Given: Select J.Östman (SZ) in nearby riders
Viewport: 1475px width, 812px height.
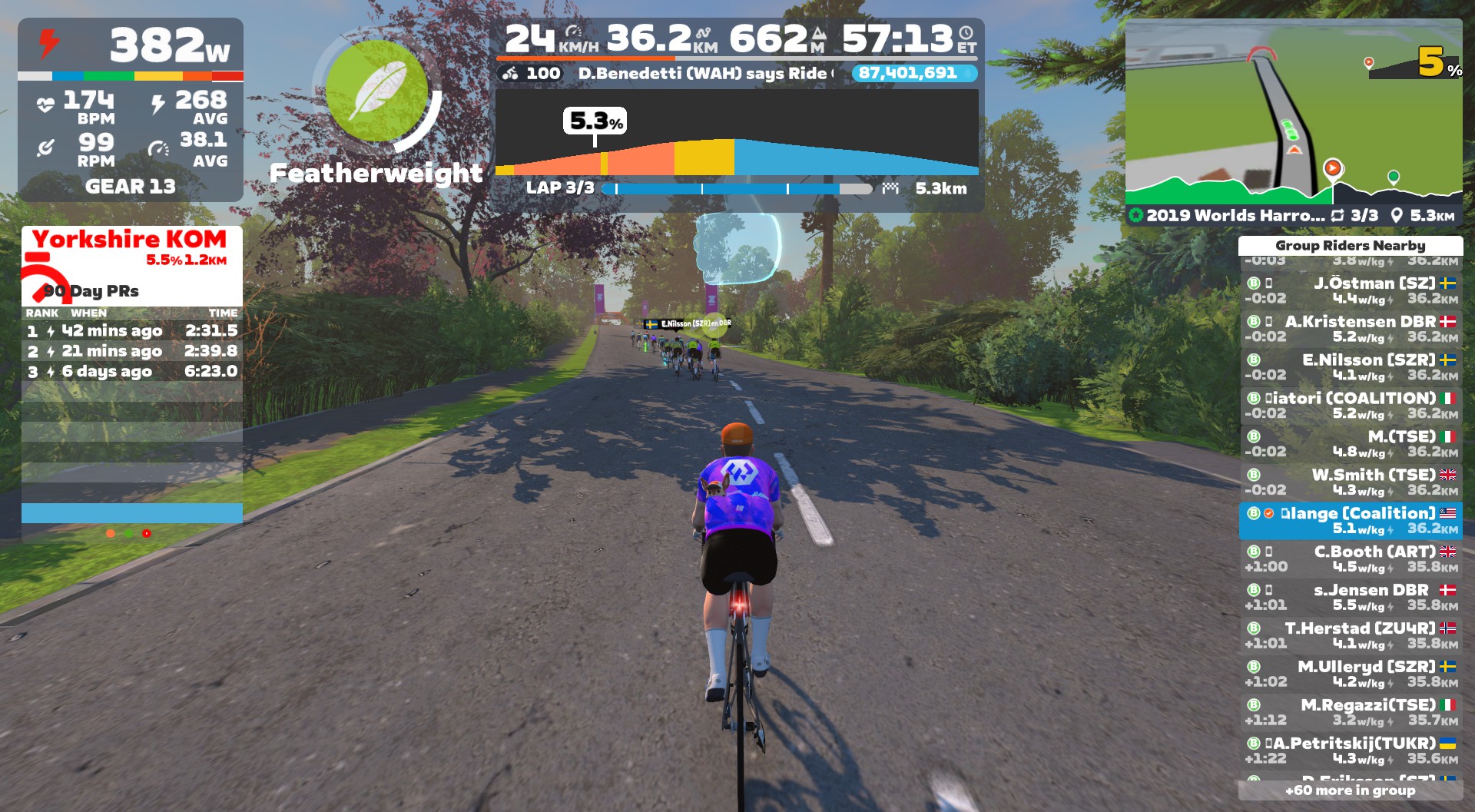Looking at the screenshot, I should [x=1351, y=290].
